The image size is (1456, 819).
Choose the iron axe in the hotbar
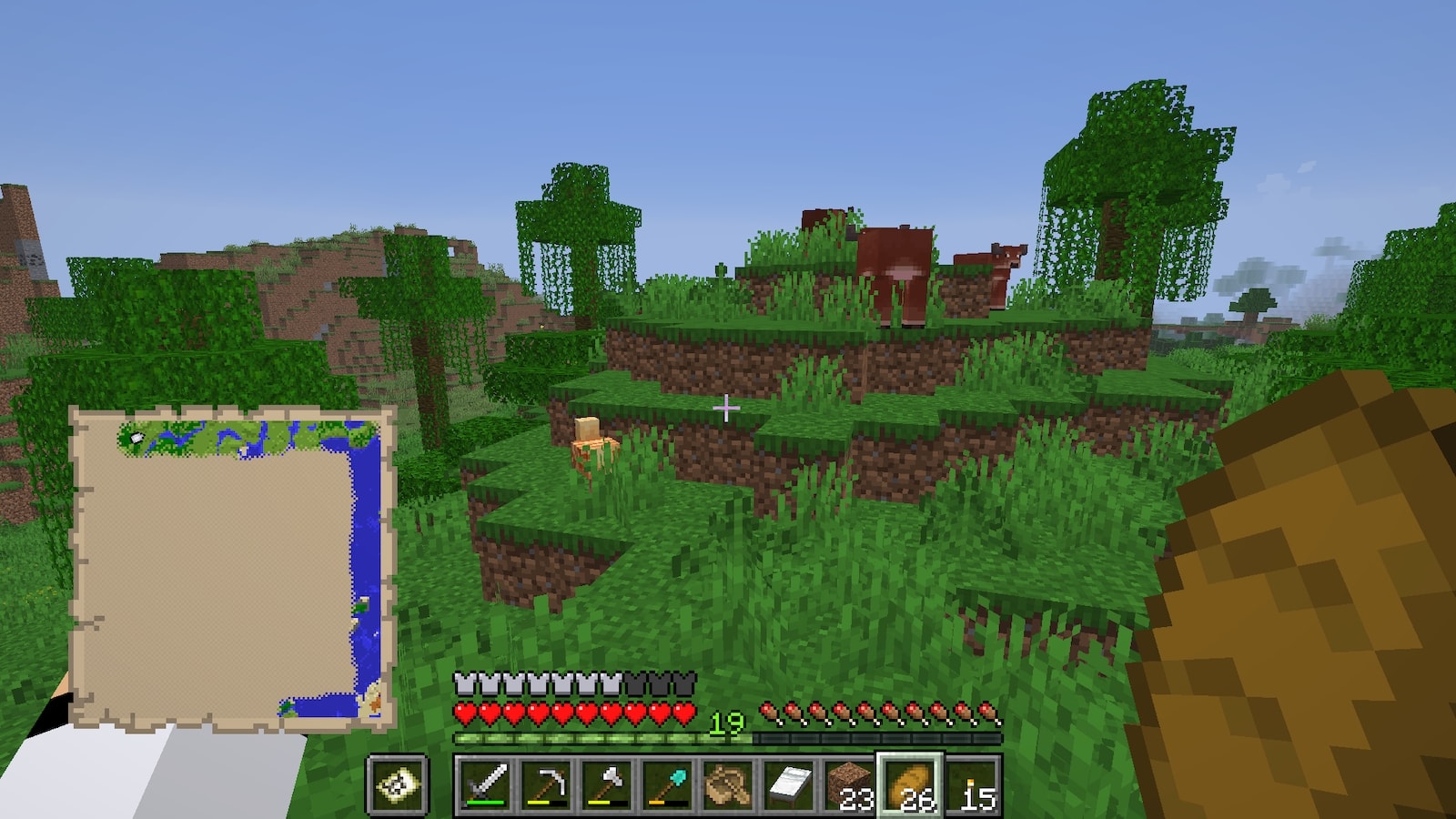point(606,784)
